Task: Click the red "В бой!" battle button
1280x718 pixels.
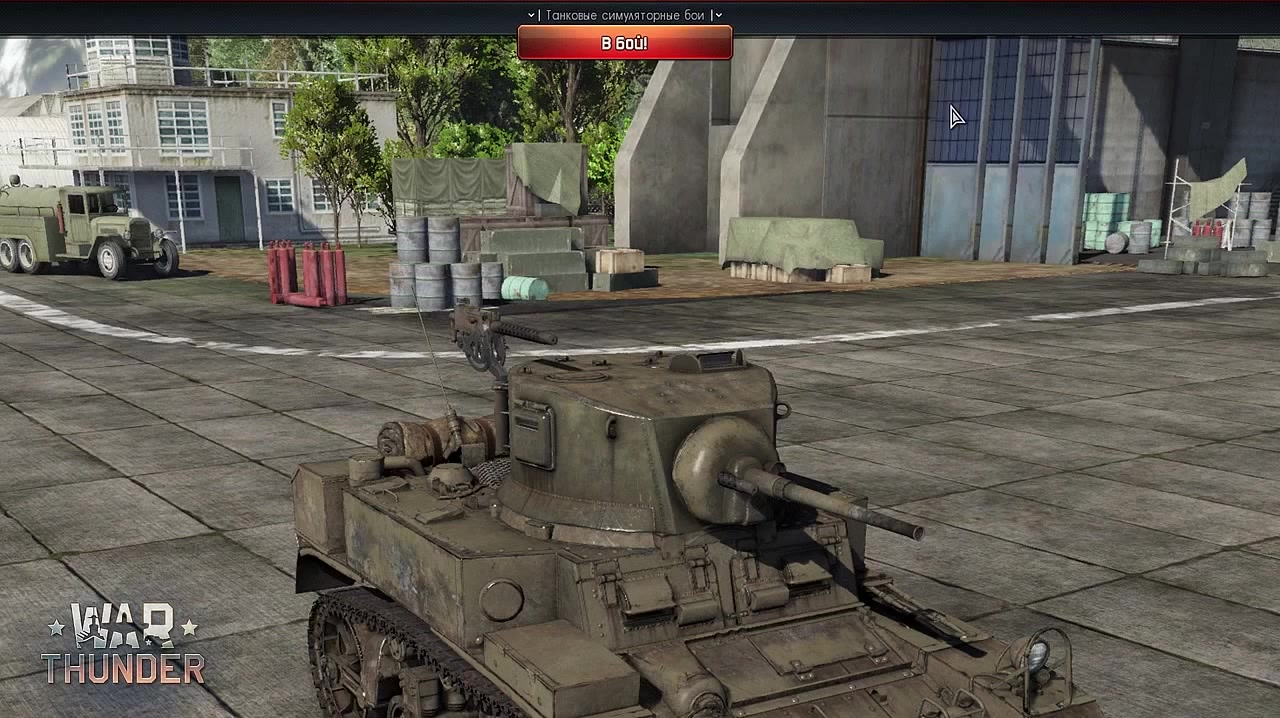Action: tap(624, 43)
